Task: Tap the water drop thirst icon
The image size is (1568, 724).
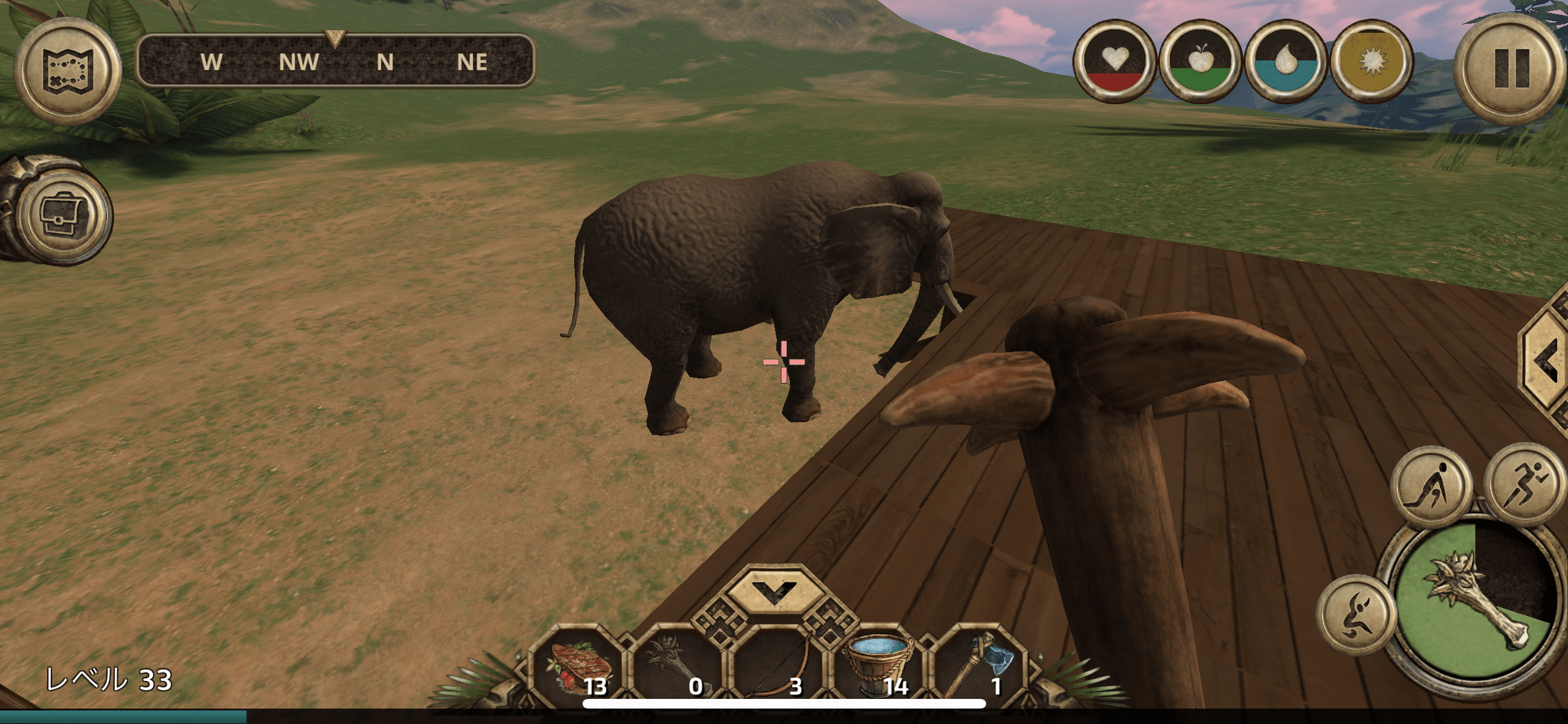Action: [1285, 62]
